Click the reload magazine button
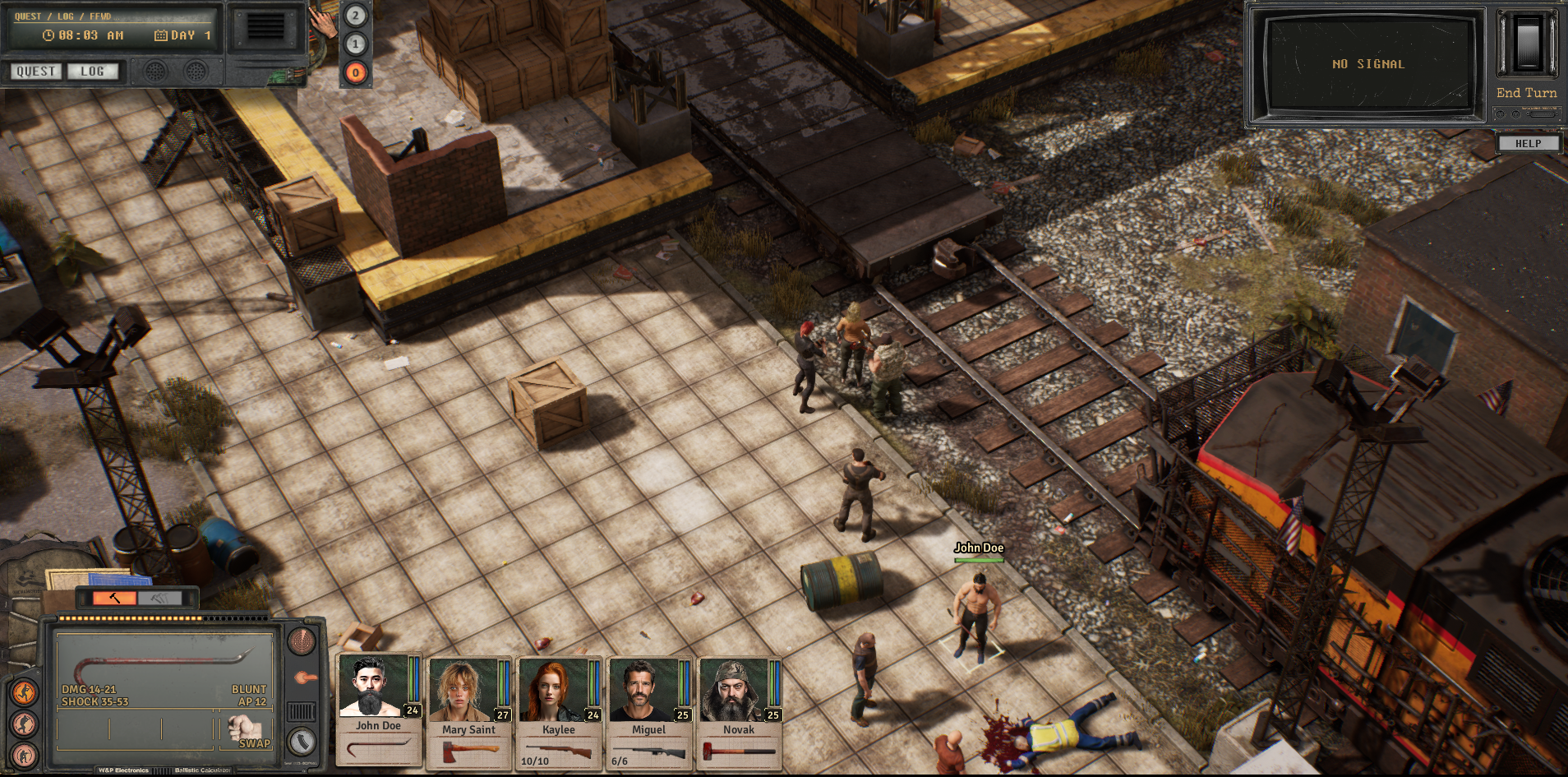This screenshot has width=1568, height=777. 302,741
